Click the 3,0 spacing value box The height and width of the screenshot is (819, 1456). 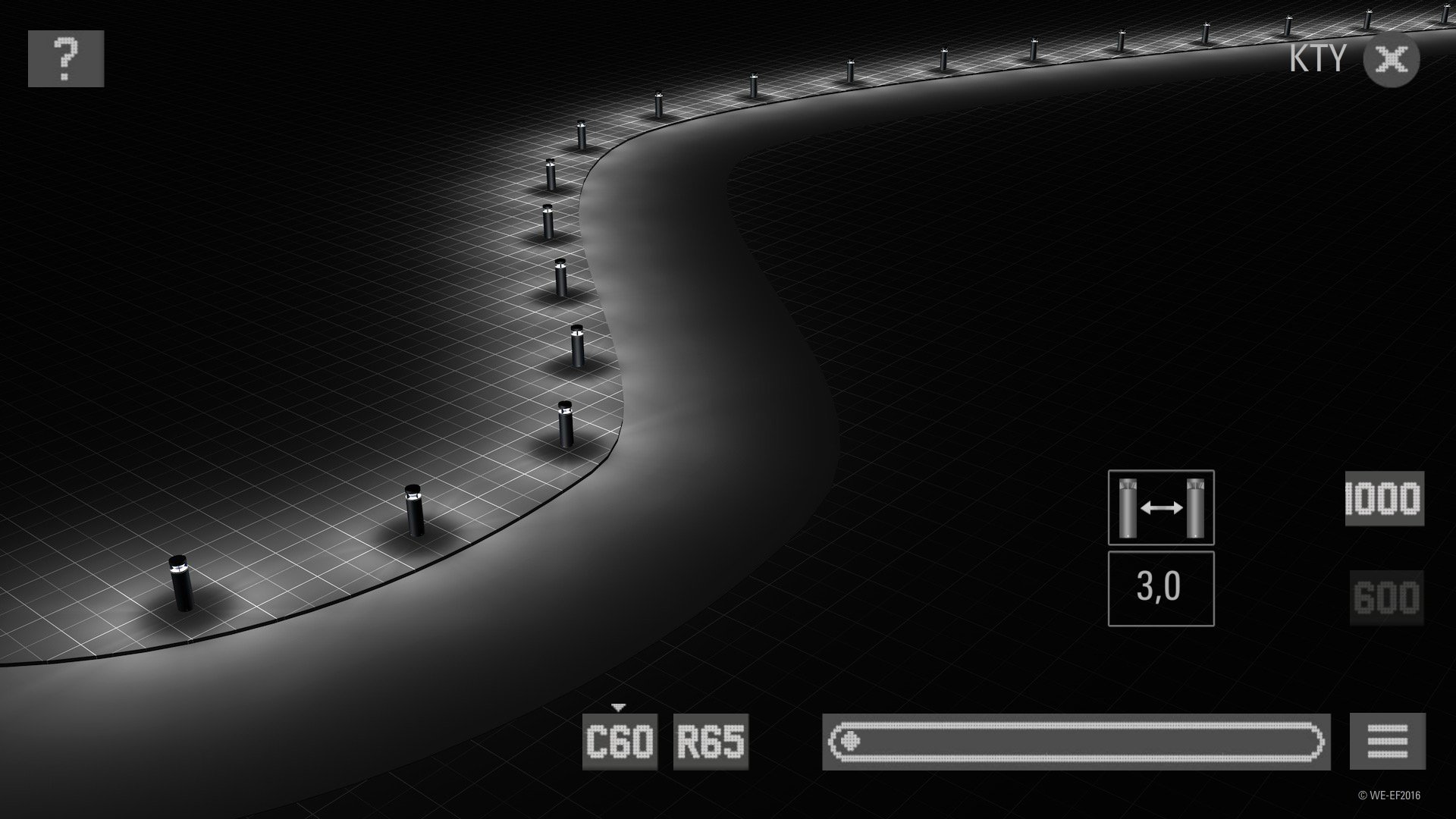pyautogui.click(x=1160, y=588)
